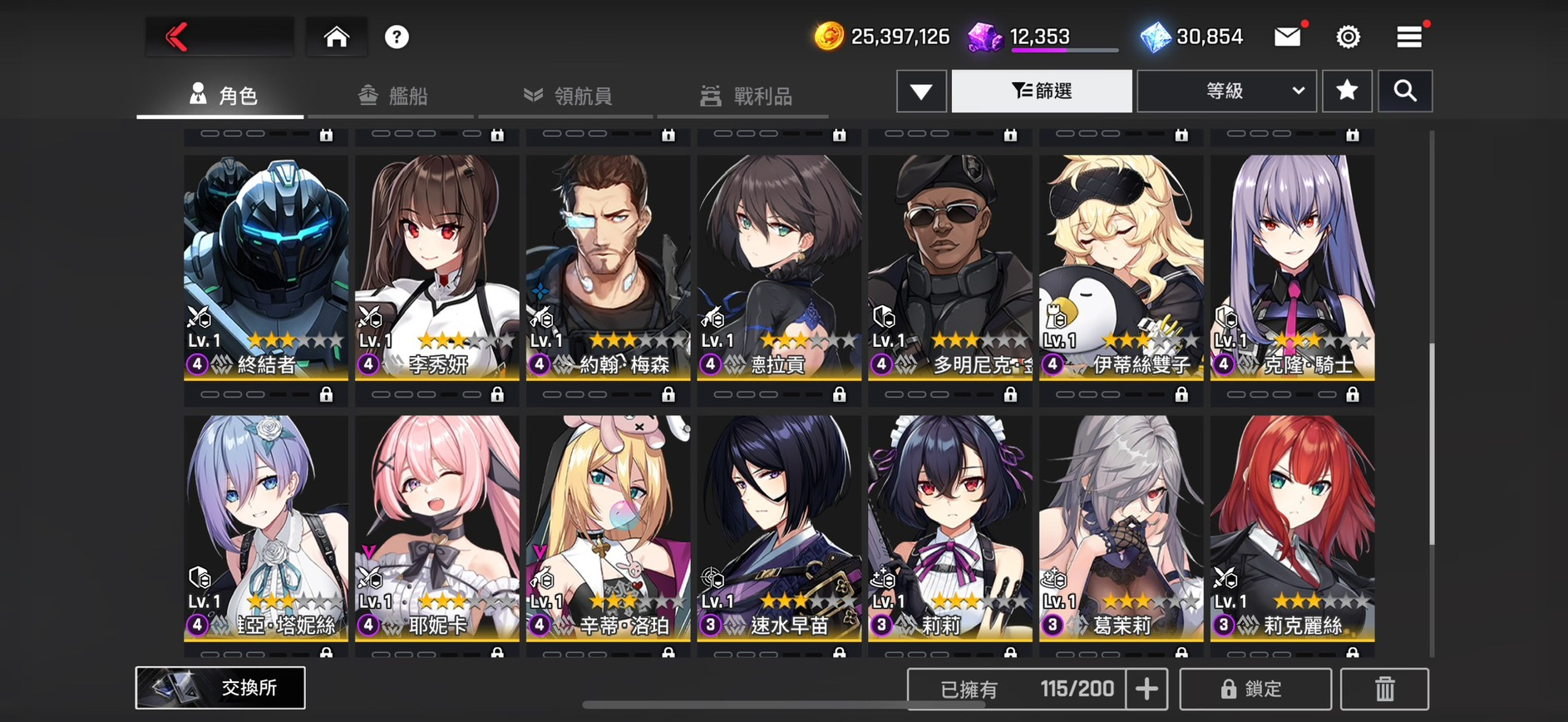
Task: Open the 等級 sort dropdown
Action: pos(1226,91)
